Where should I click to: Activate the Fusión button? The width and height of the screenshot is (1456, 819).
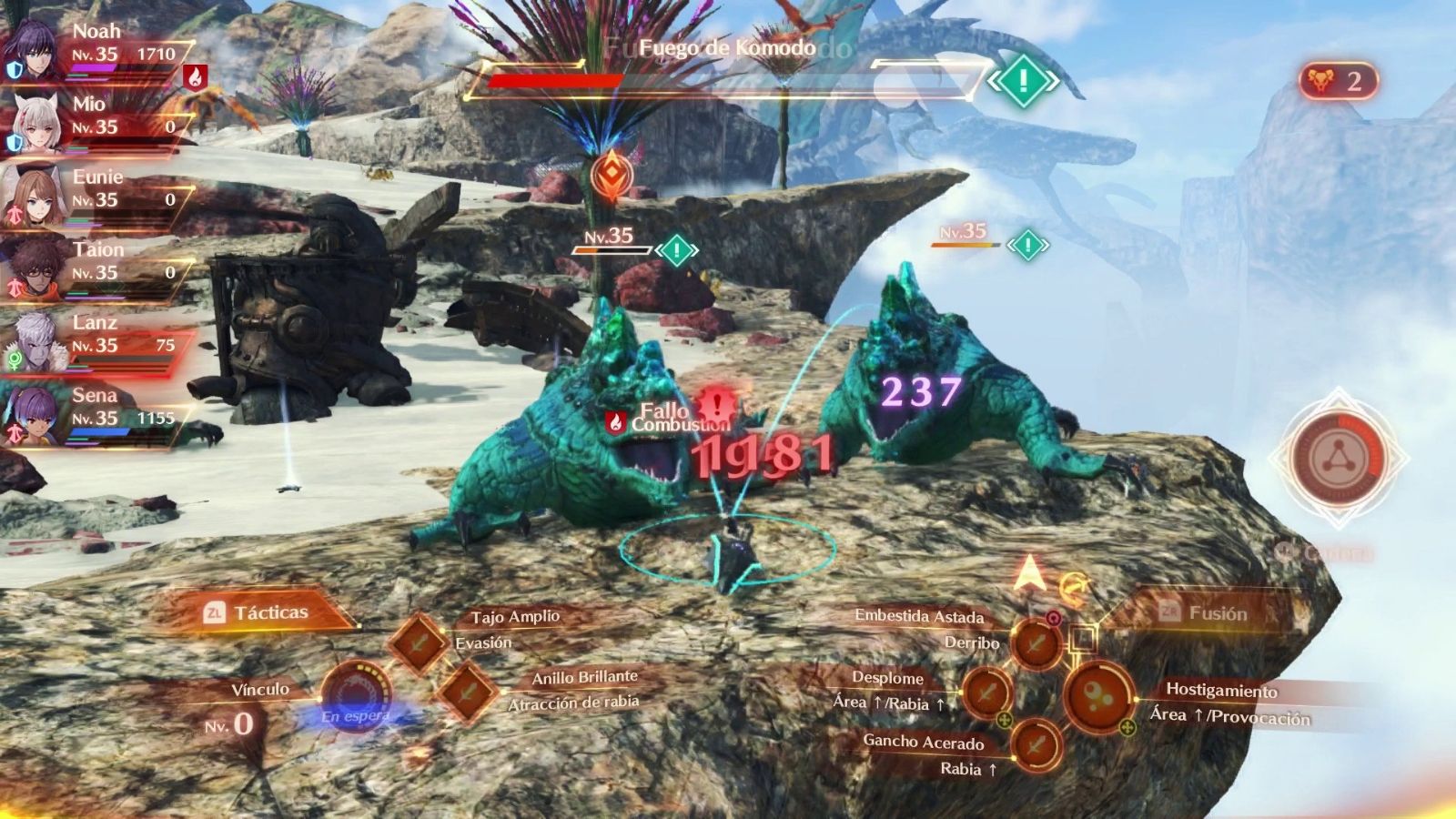(x=1205, y=613)
